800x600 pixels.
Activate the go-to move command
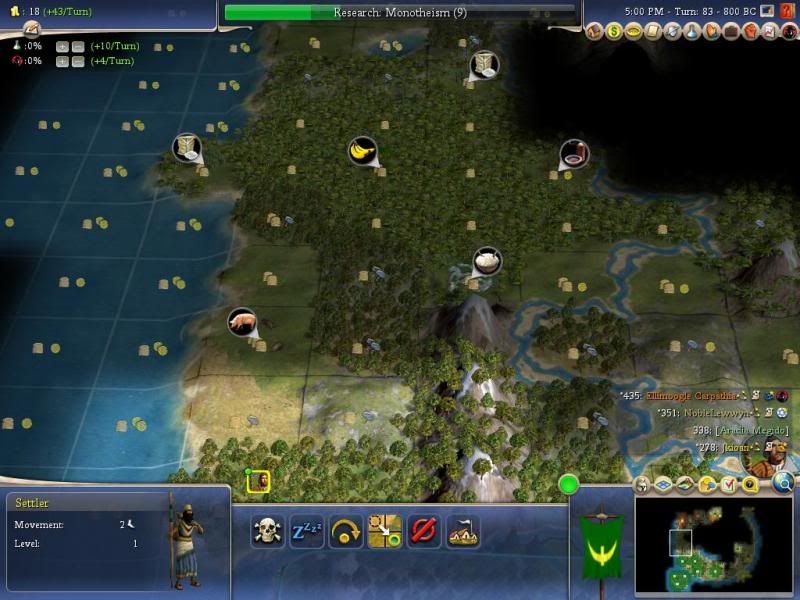click(x=384, y=530)
